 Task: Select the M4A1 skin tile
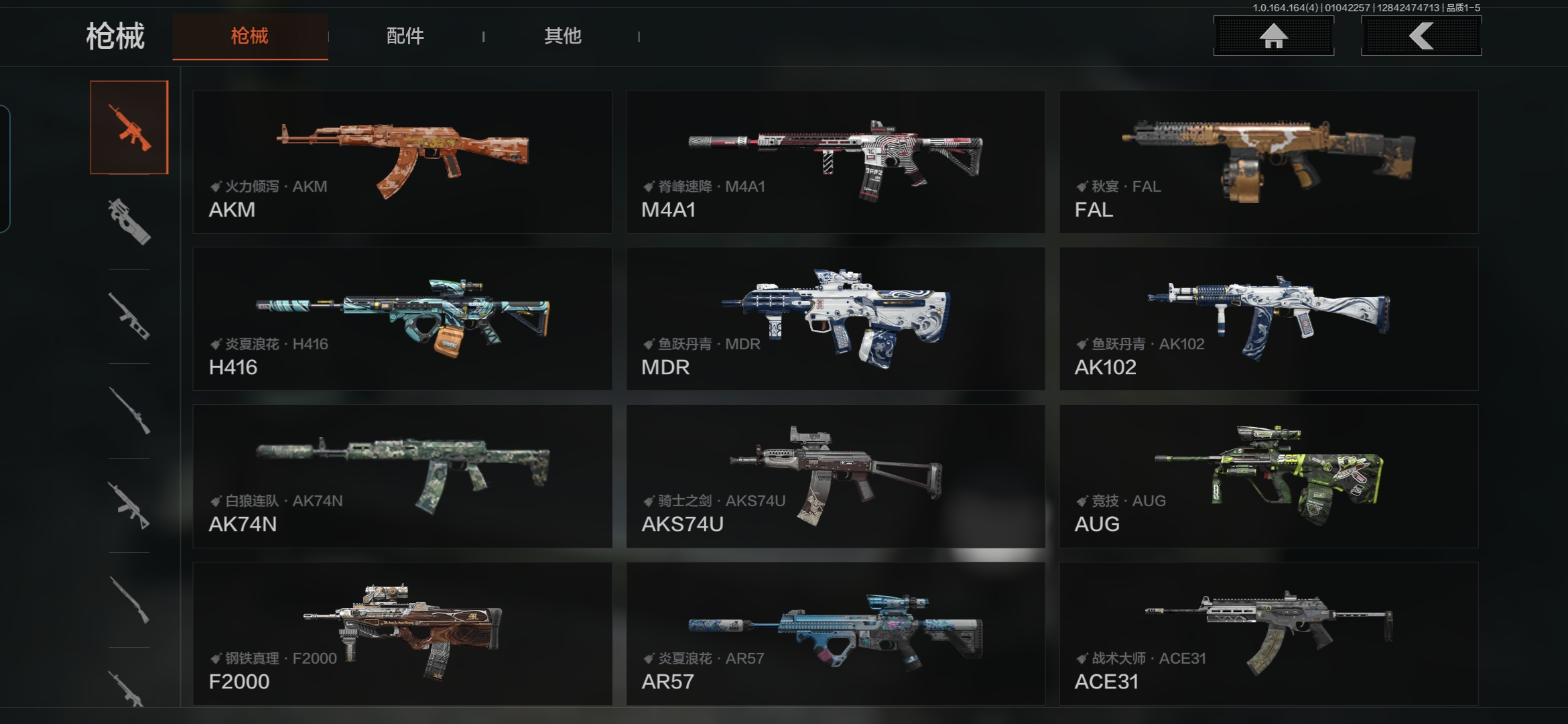point(836,162)
